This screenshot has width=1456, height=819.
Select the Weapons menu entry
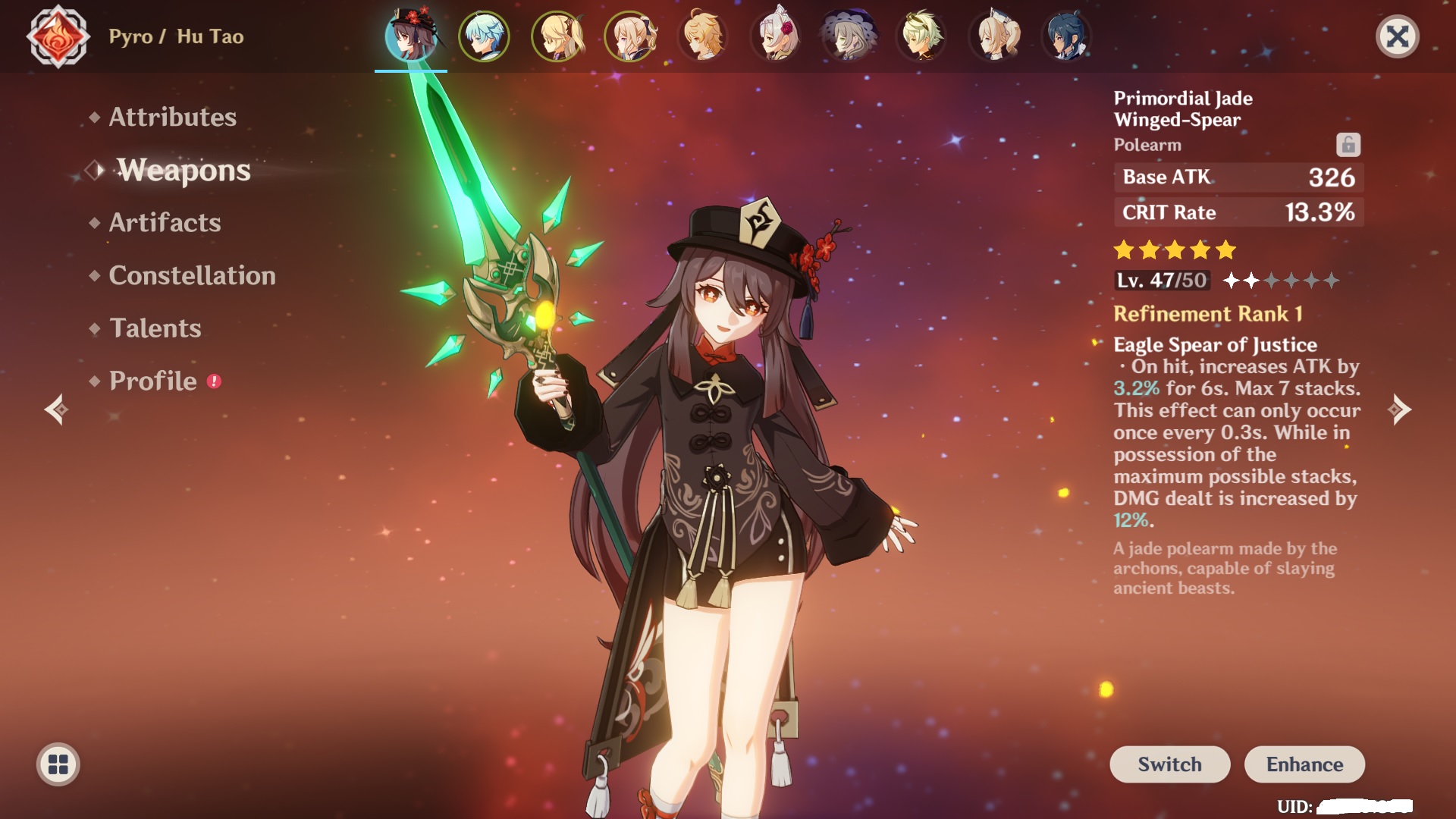(183, 170)
